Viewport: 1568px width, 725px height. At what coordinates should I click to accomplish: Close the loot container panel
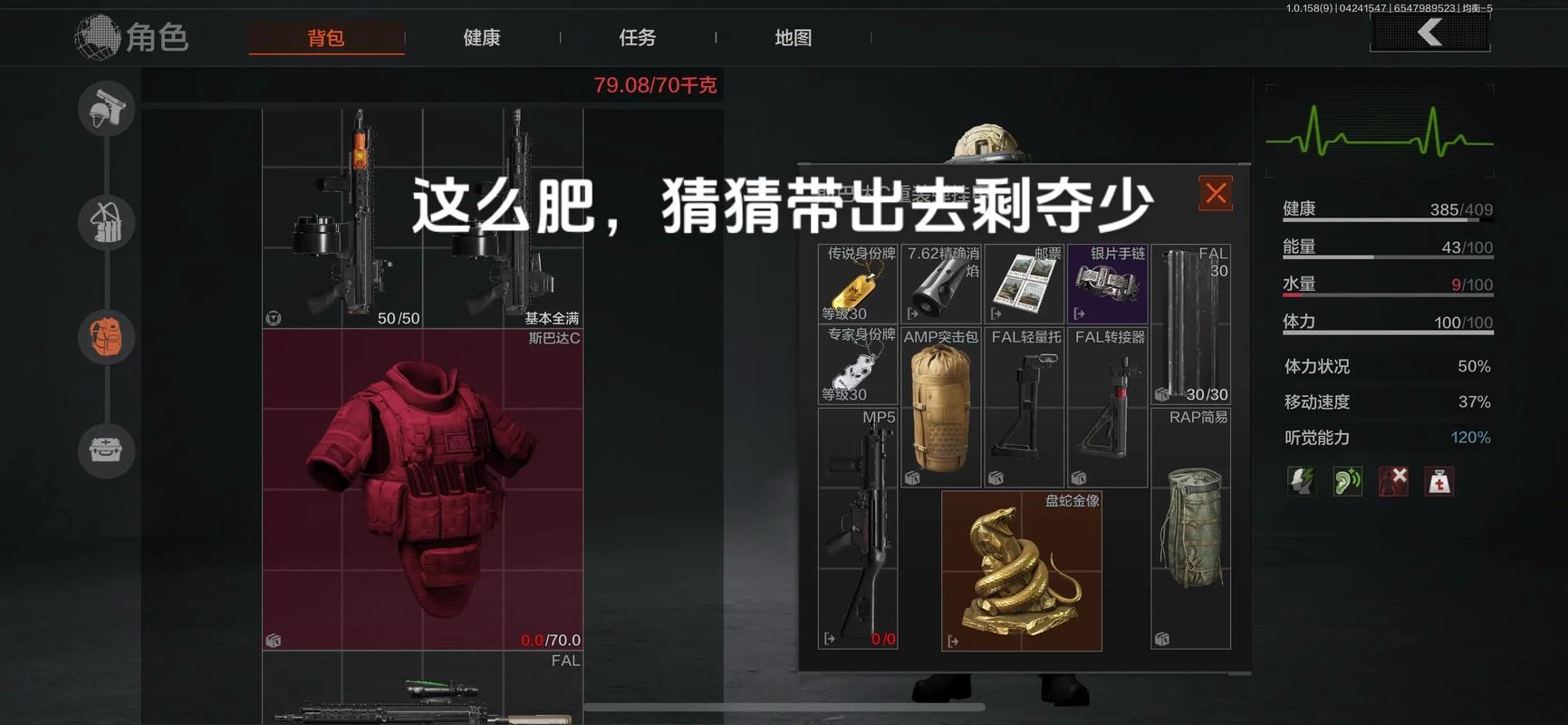(1215, 192)
